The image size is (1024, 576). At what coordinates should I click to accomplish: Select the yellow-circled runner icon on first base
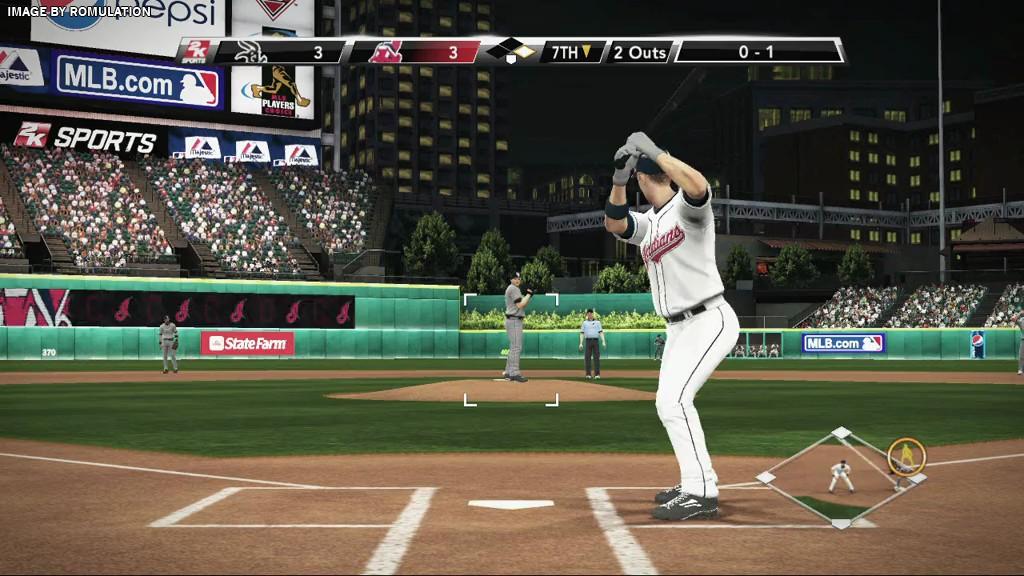906,456
